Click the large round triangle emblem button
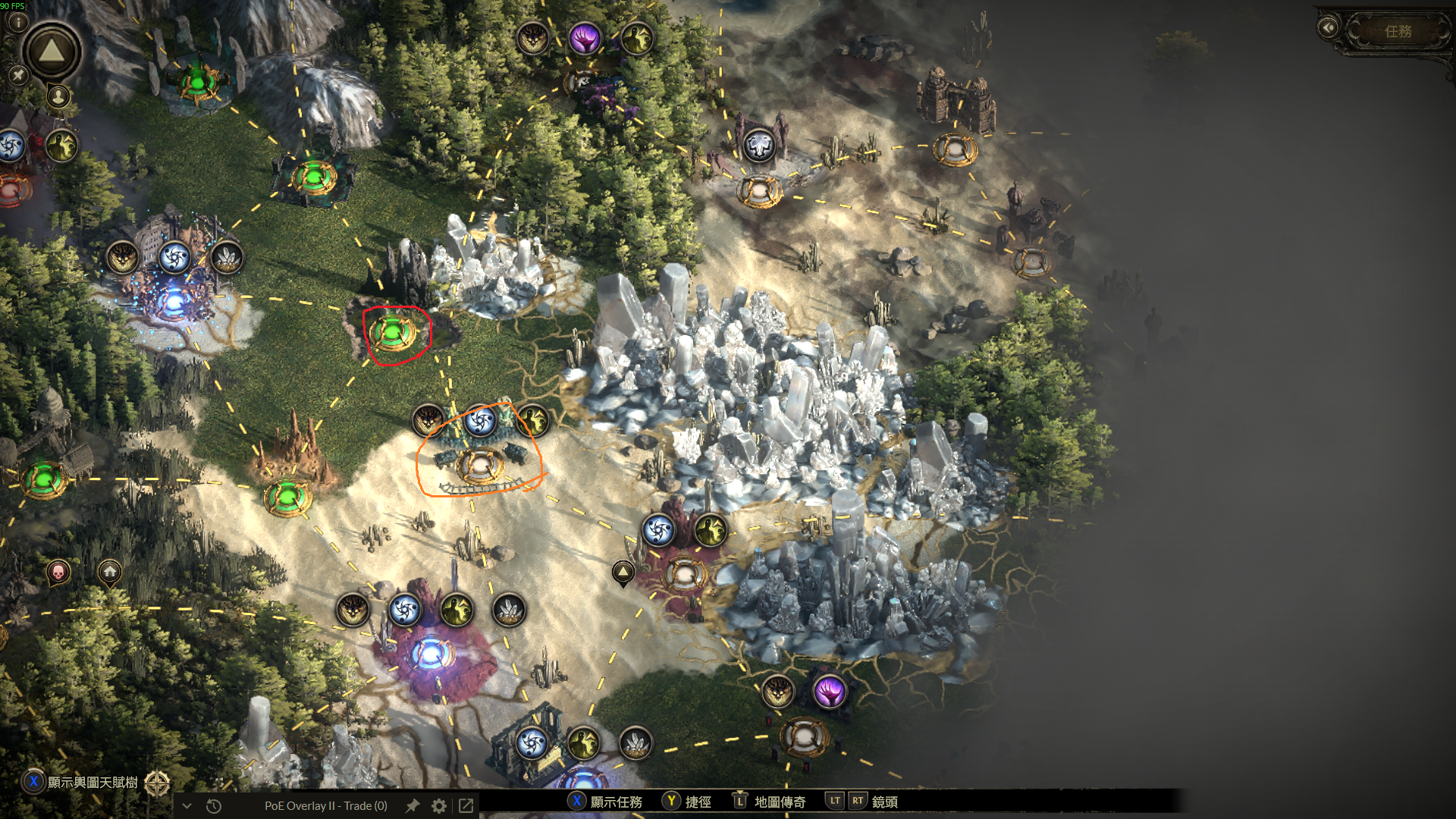 [x=52, y=52]
